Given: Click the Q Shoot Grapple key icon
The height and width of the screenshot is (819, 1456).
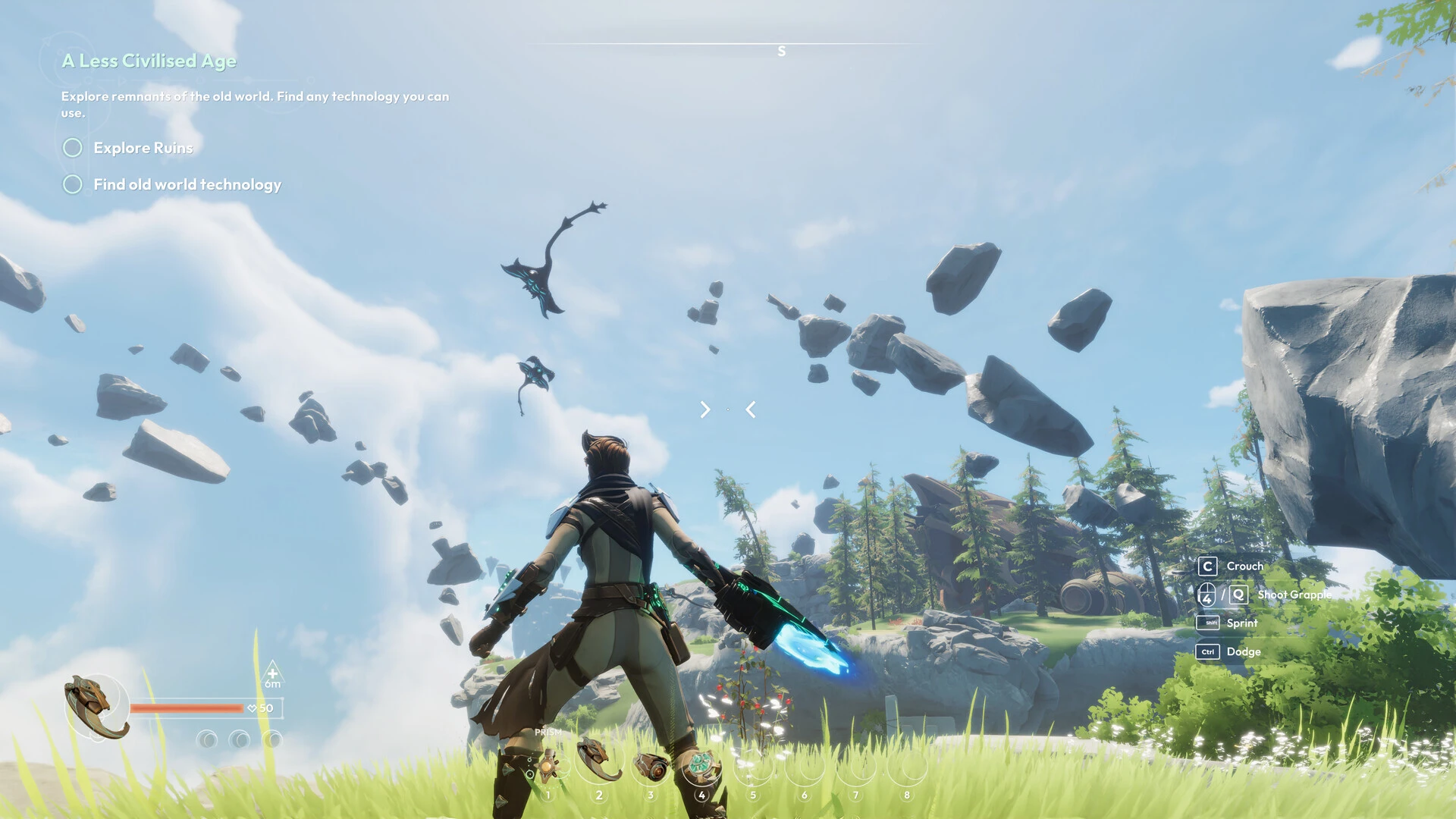Looking at the screenshot, I should pos(1239,595).
